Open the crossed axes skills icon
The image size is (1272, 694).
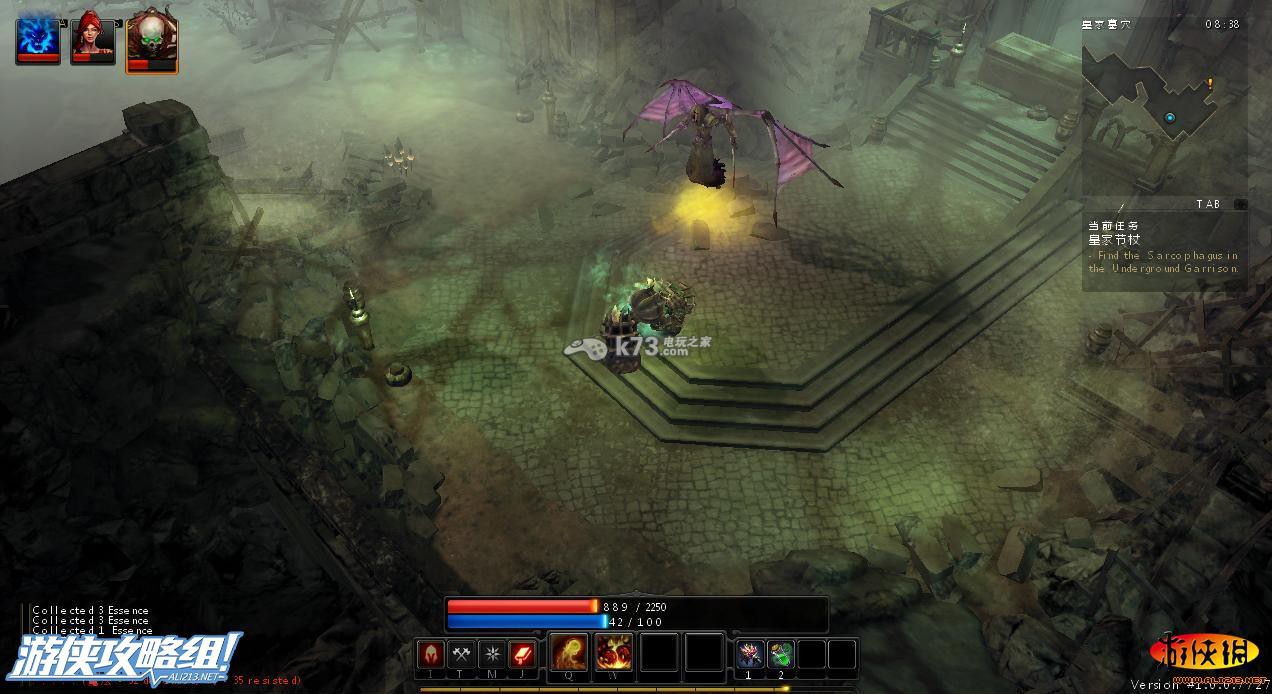461,655
